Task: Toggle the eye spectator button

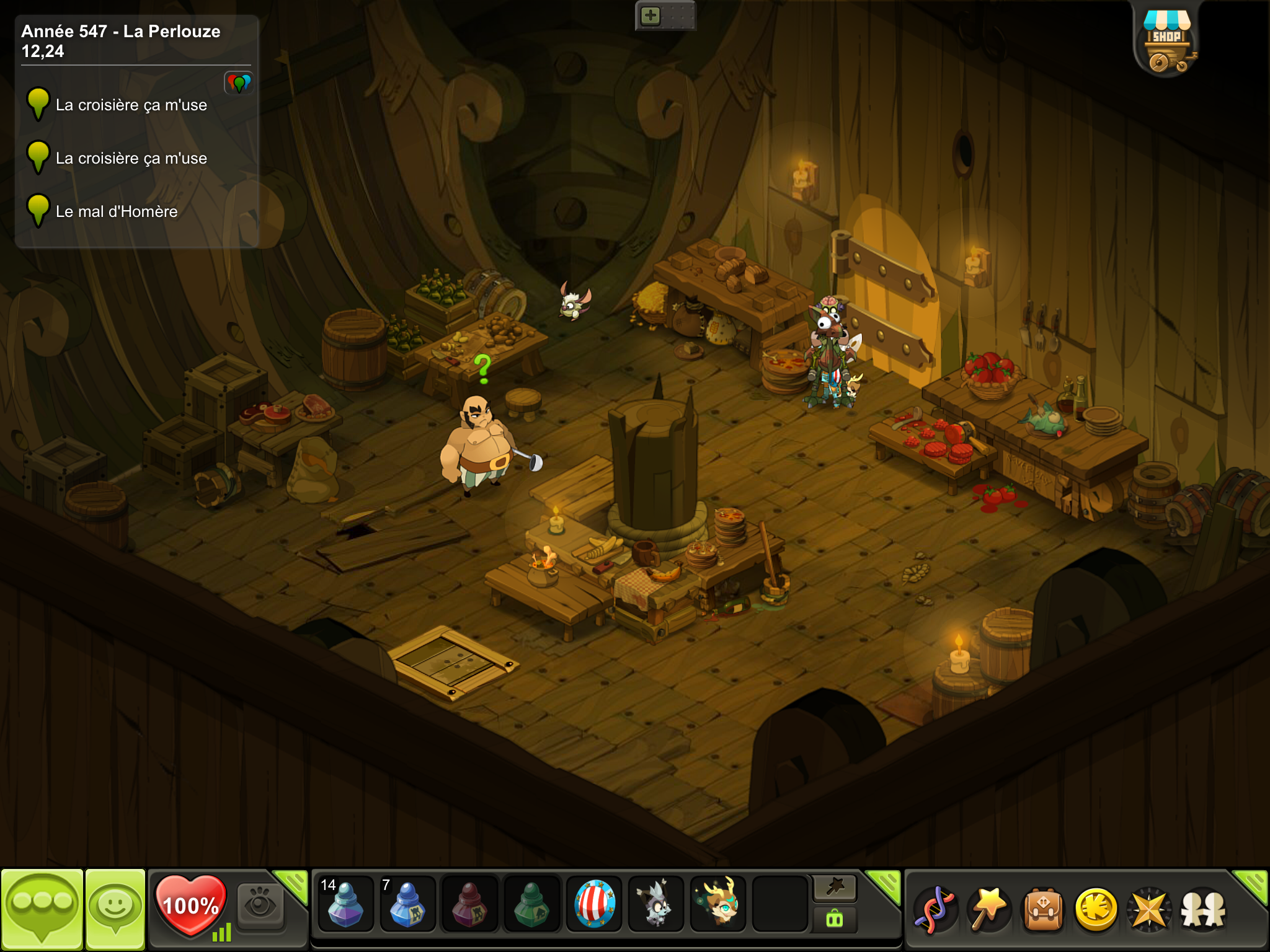Action: (260, 906)
